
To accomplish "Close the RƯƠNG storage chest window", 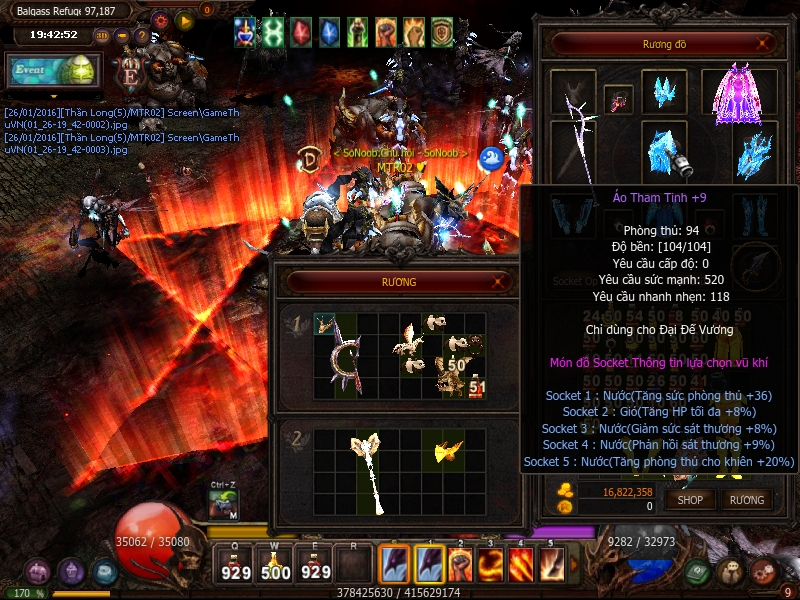I will (499, 283).
